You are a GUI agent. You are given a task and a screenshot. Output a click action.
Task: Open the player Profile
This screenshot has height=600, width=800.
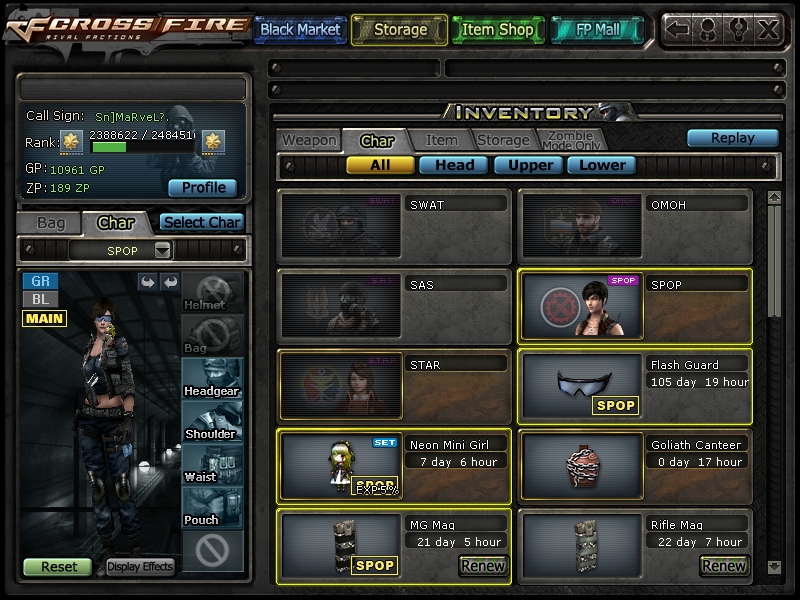202,187
